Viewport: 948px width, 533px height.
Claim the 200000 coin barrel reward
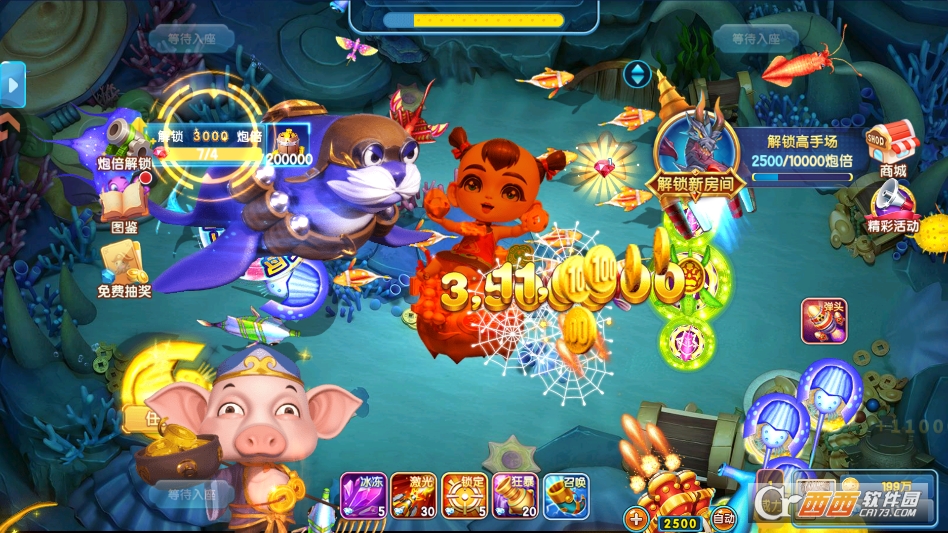[289, 146]
